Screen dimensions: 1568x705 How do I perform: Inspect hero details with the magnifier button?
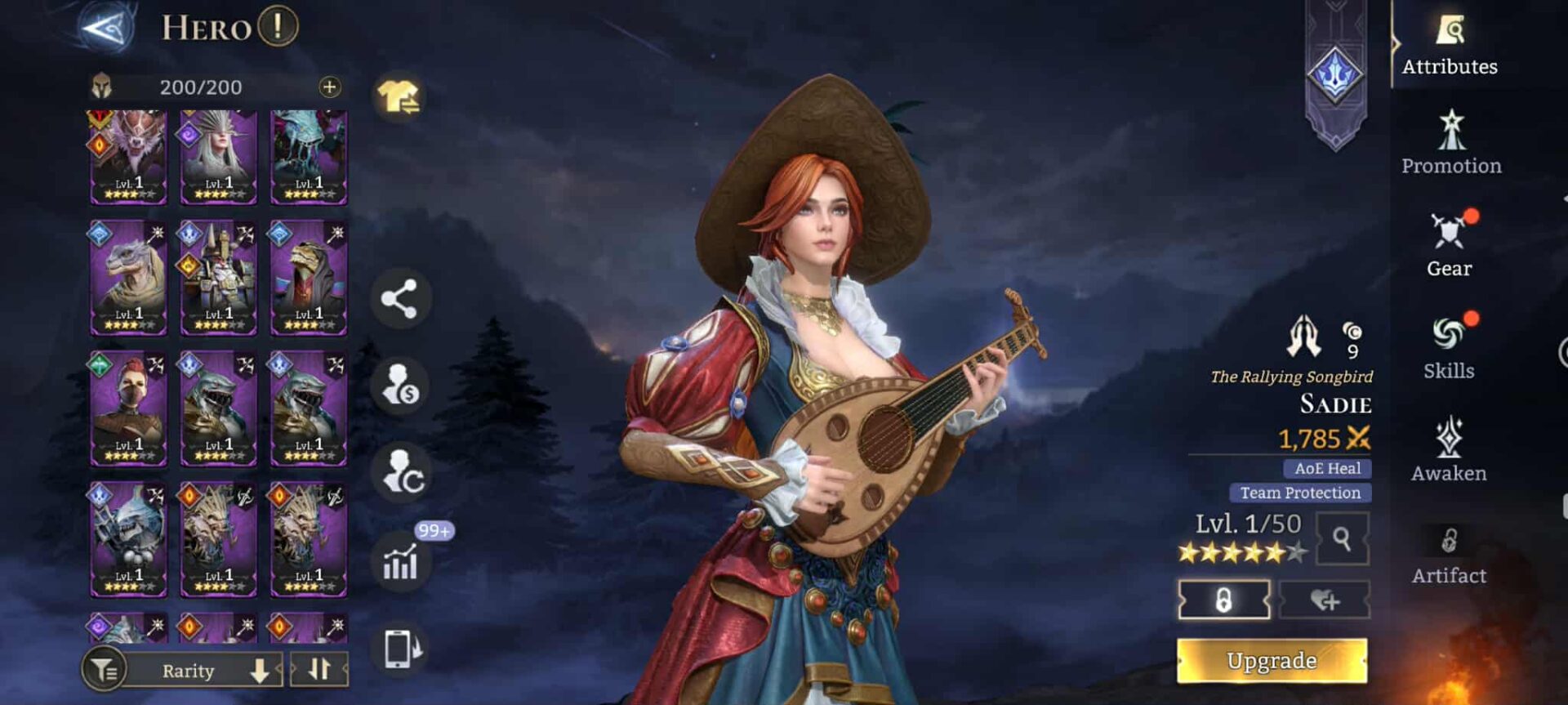pos(1342,538)
